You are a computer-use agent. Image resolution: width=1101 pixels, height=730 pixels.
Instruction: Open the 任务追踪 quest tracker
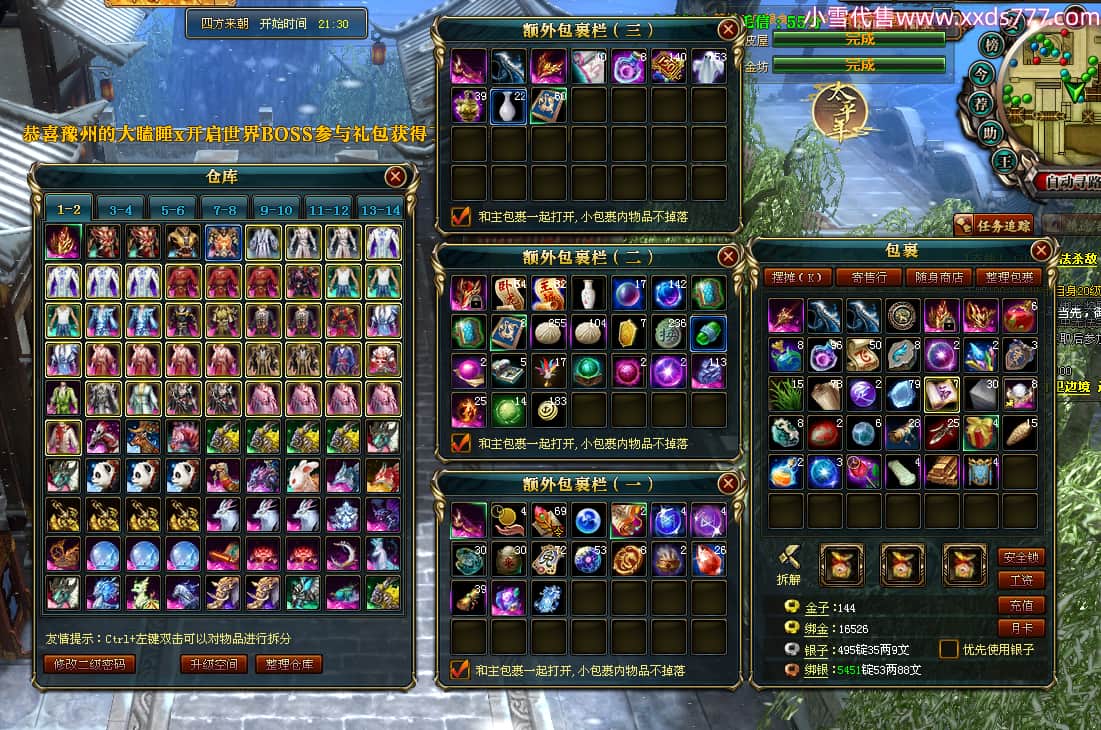click(x=991, y=225)
